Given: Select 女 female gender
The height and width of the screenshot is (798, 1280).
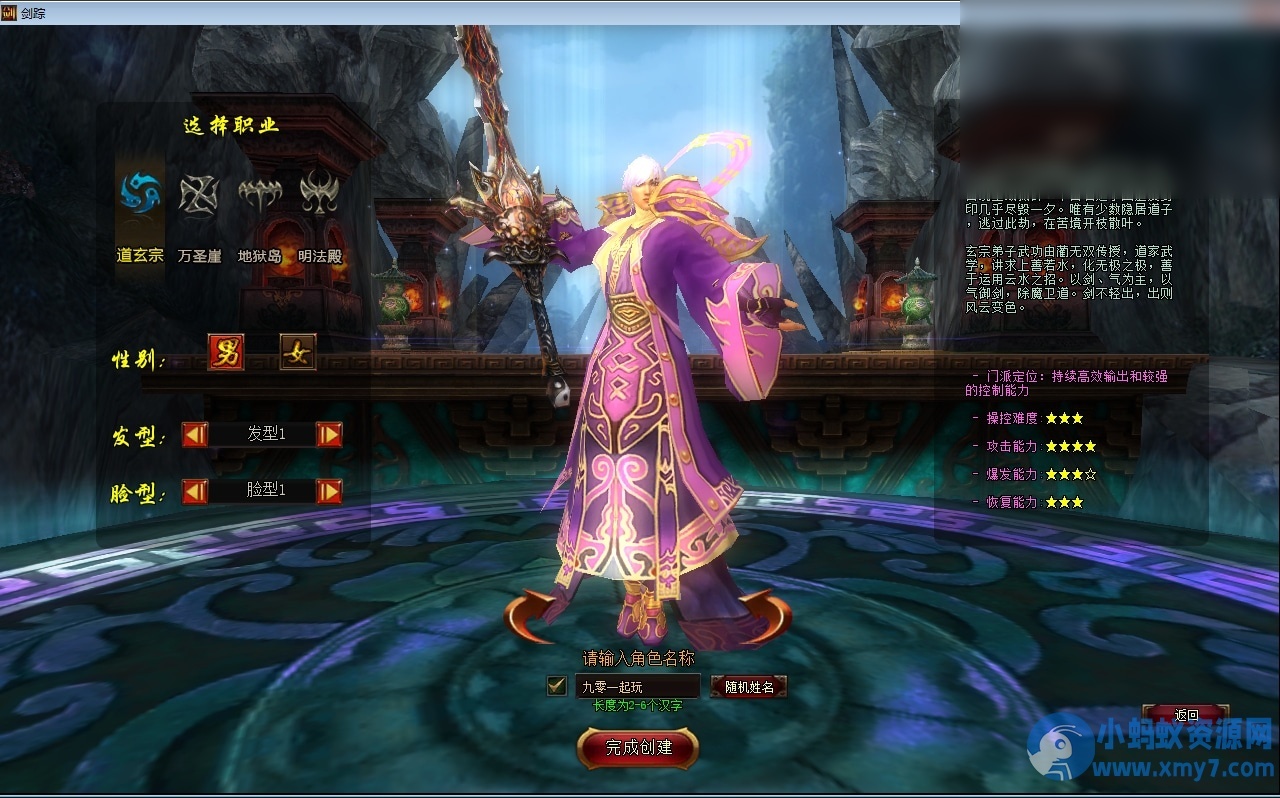Looking at the screenshot, I should (297, 352).
